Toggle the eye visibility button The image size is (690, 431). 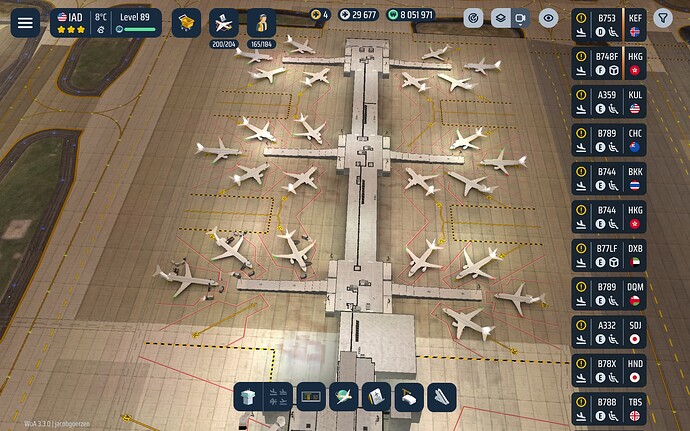548,18
